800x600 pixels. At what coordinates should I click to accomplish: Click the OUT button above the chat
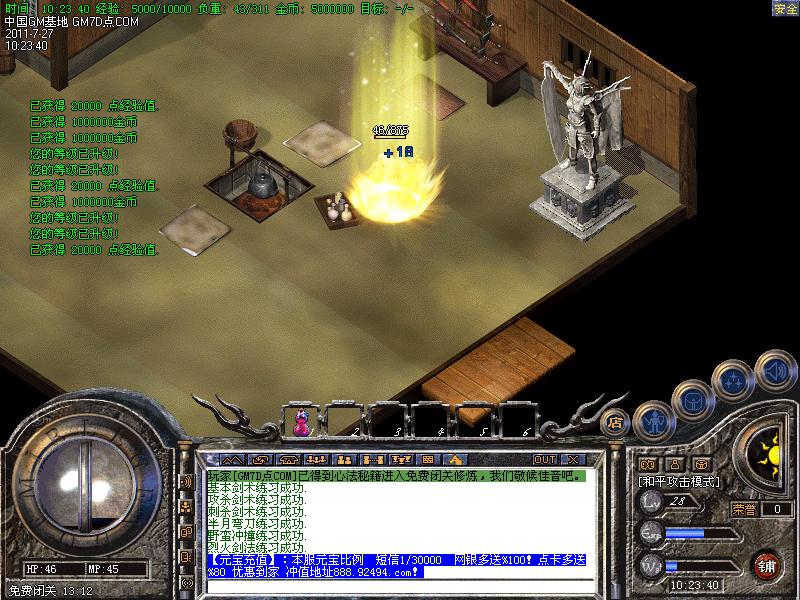point(545,459)
